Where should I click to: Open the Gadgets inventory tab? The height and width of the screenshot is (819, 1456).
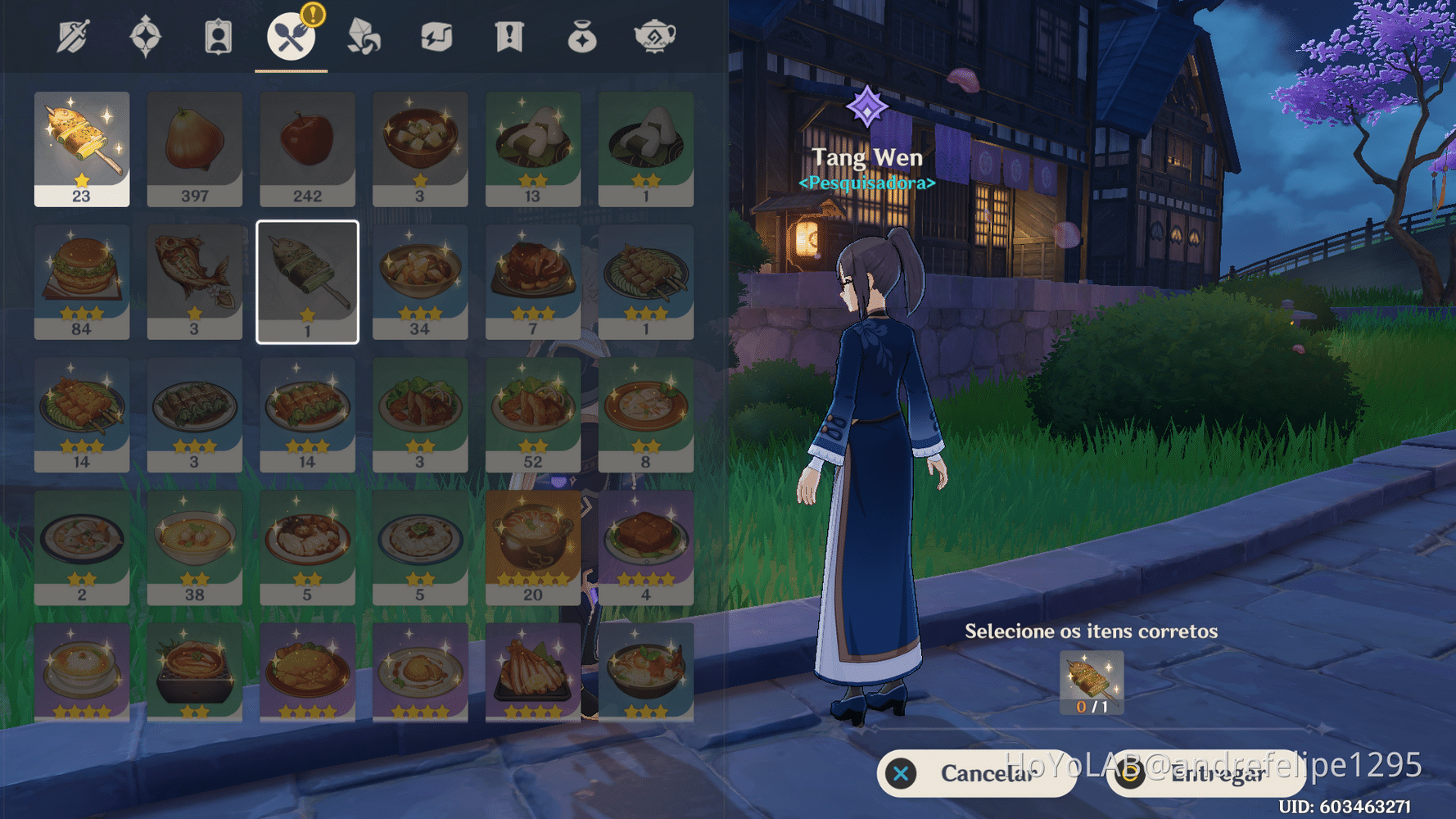click(x=436, y=37)
